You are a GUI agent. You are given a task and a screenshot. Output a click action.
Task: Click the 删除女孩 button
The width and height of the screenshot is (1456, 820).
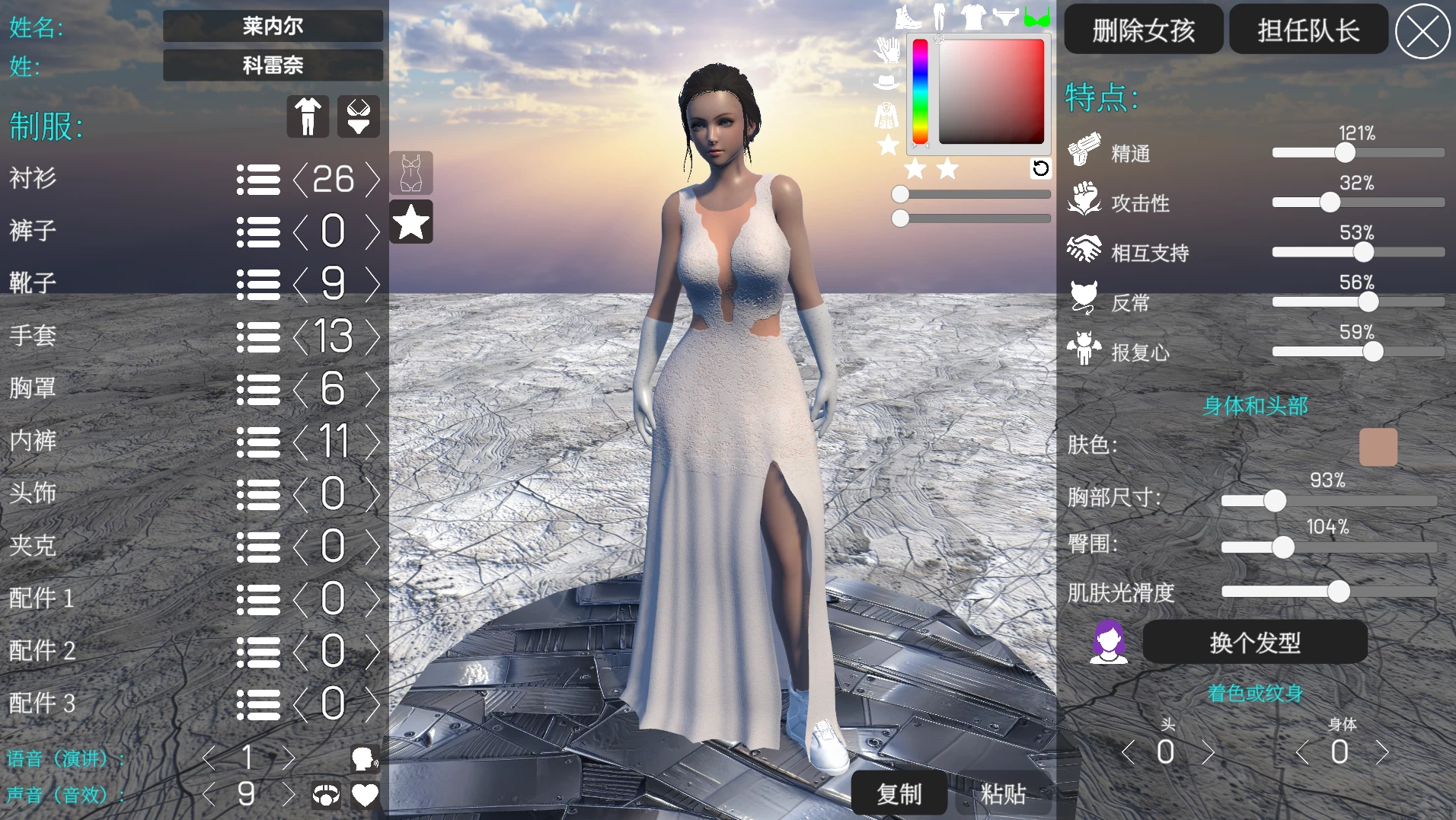coord(1144,29)
